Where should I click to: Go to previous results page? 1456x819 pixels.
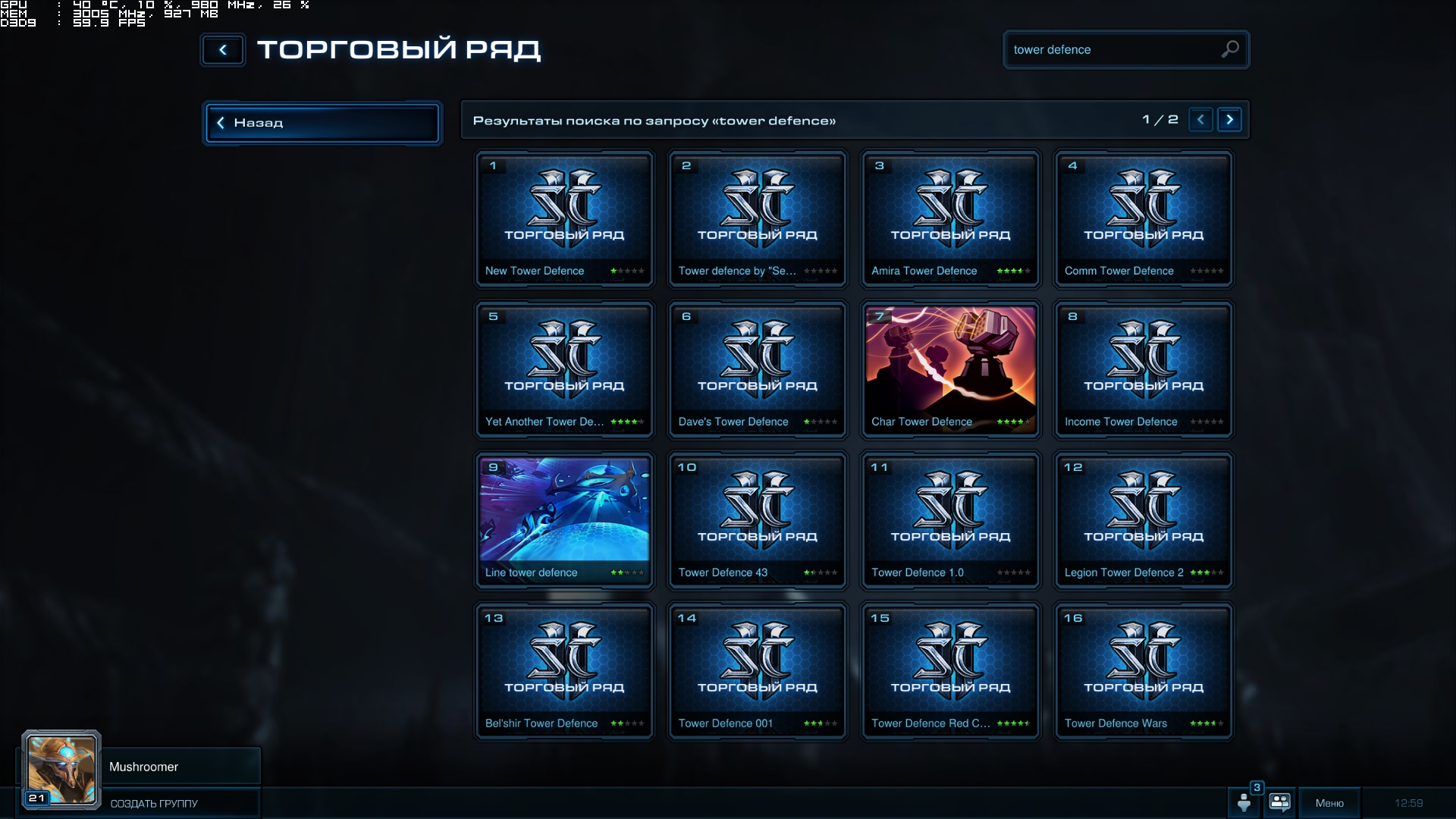(x=1200, y=120)
